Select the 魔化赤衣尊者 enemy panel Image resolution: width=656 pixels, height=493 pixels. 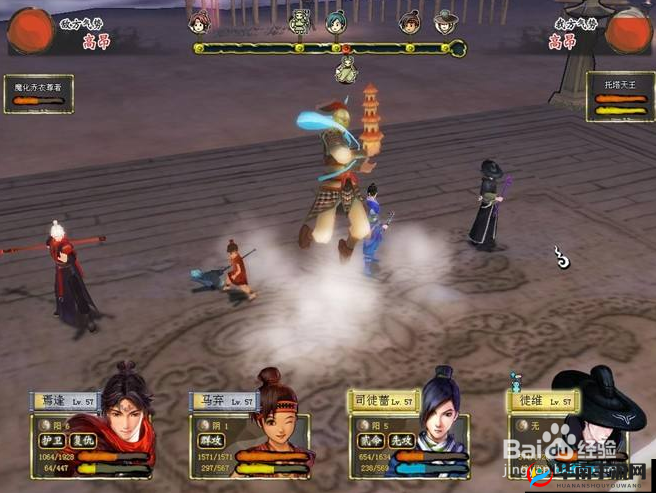click(x=38, y=94)
